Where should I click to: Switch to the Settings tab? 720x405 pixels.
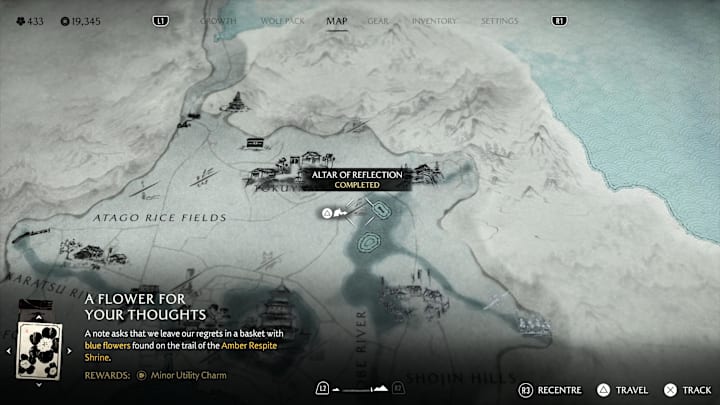(x=499, y=20)
